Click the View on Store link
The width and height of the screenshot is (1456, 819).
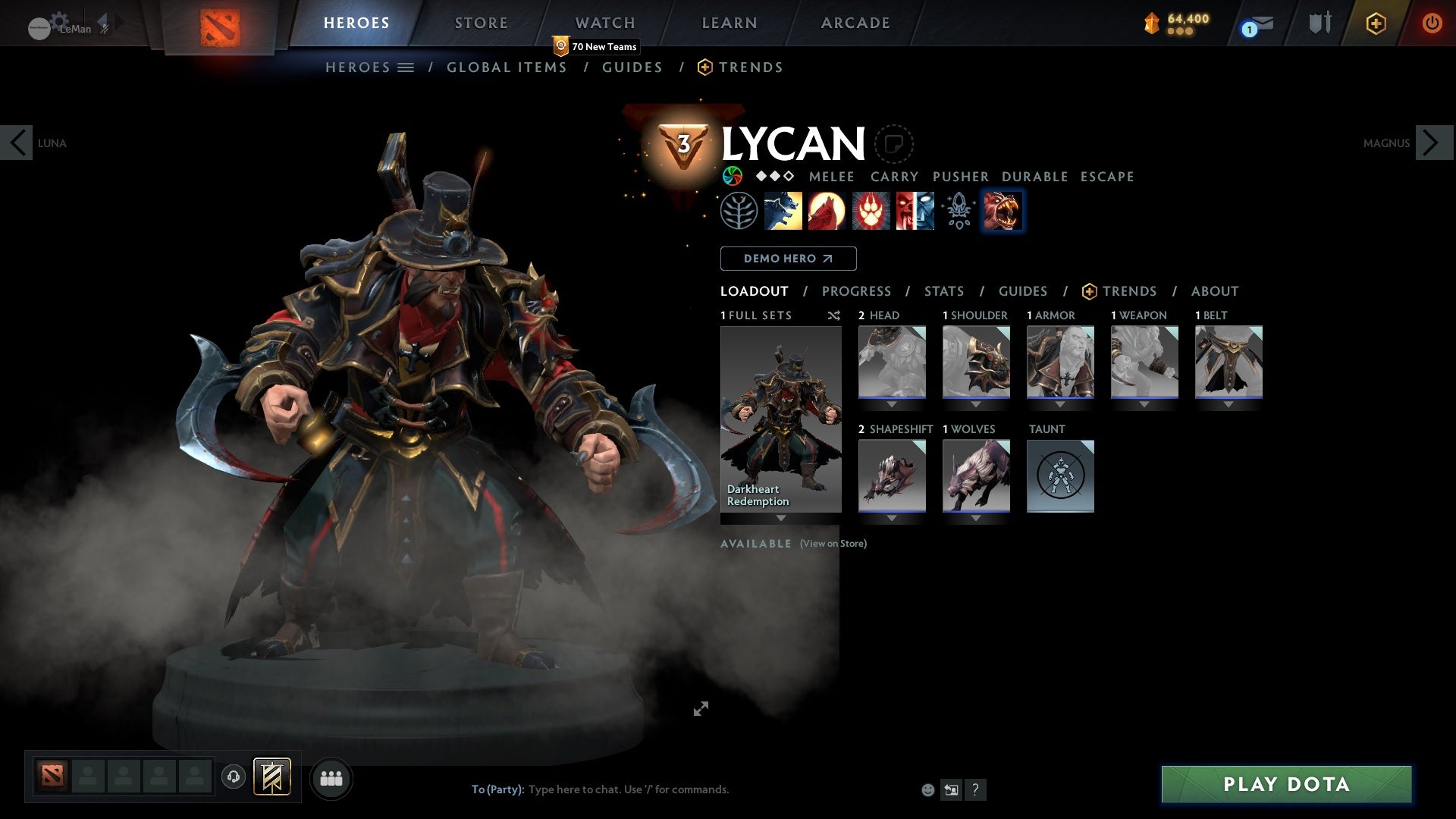point(832,544)
